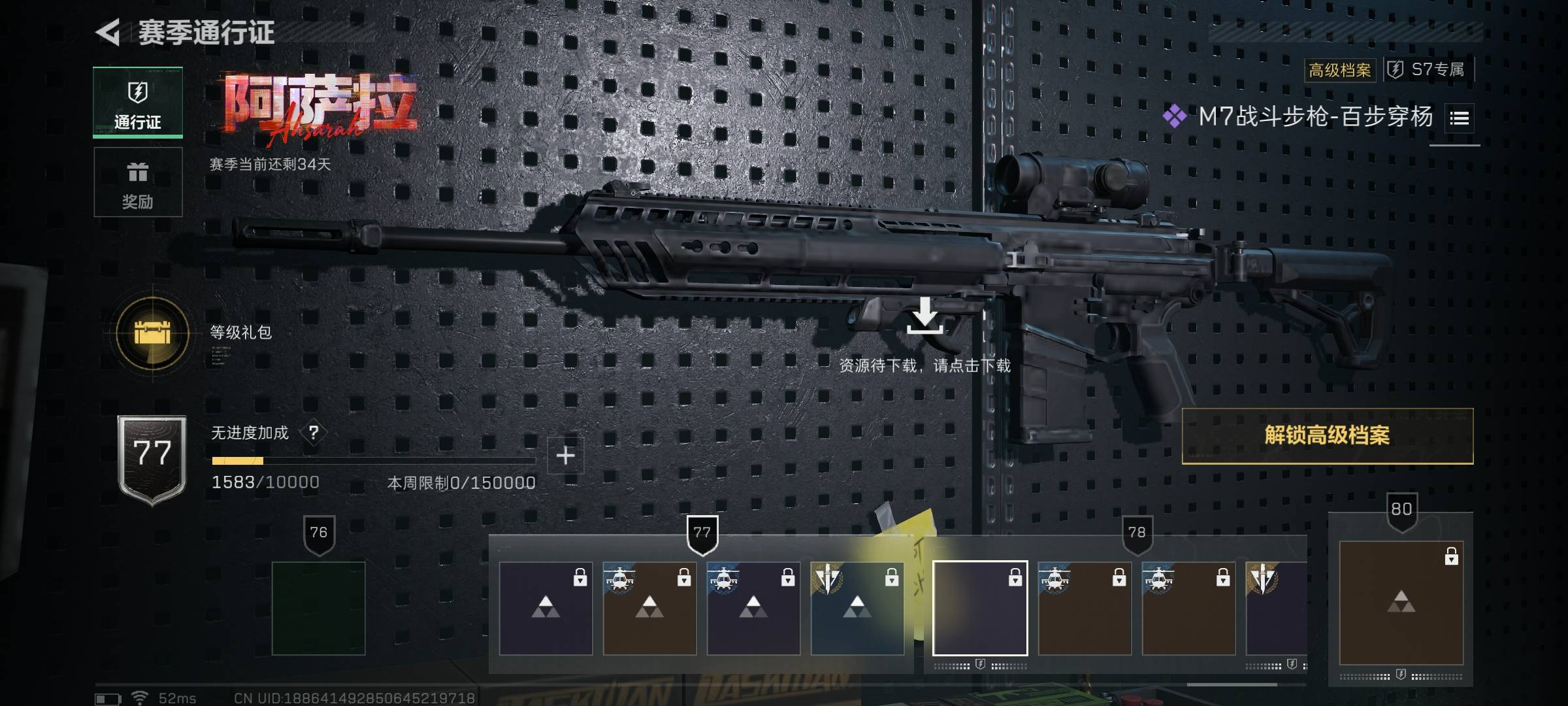Click the plus button beside the progress bar
The height and width of the screenshot is (706, 1568).
point(565,456)
